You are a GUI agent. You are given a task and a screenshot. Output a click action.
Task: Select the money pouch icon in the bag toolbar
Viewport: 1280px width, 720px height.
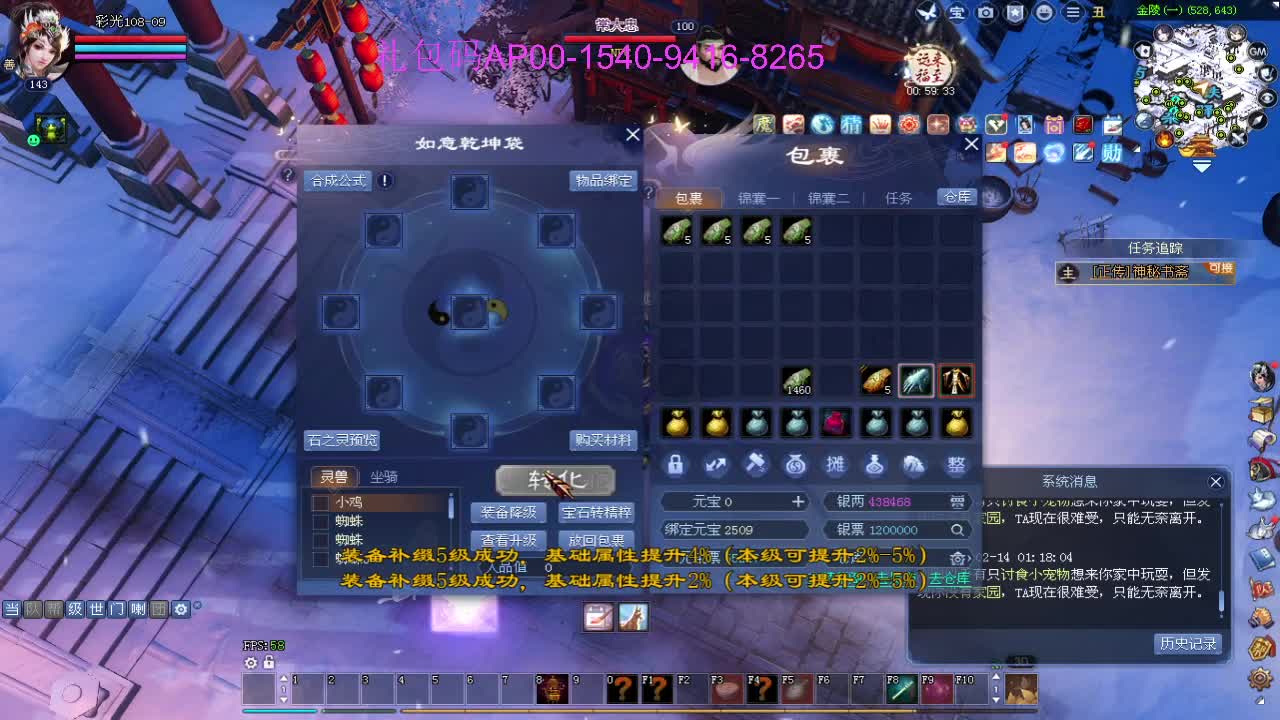[x=796, y=464]
